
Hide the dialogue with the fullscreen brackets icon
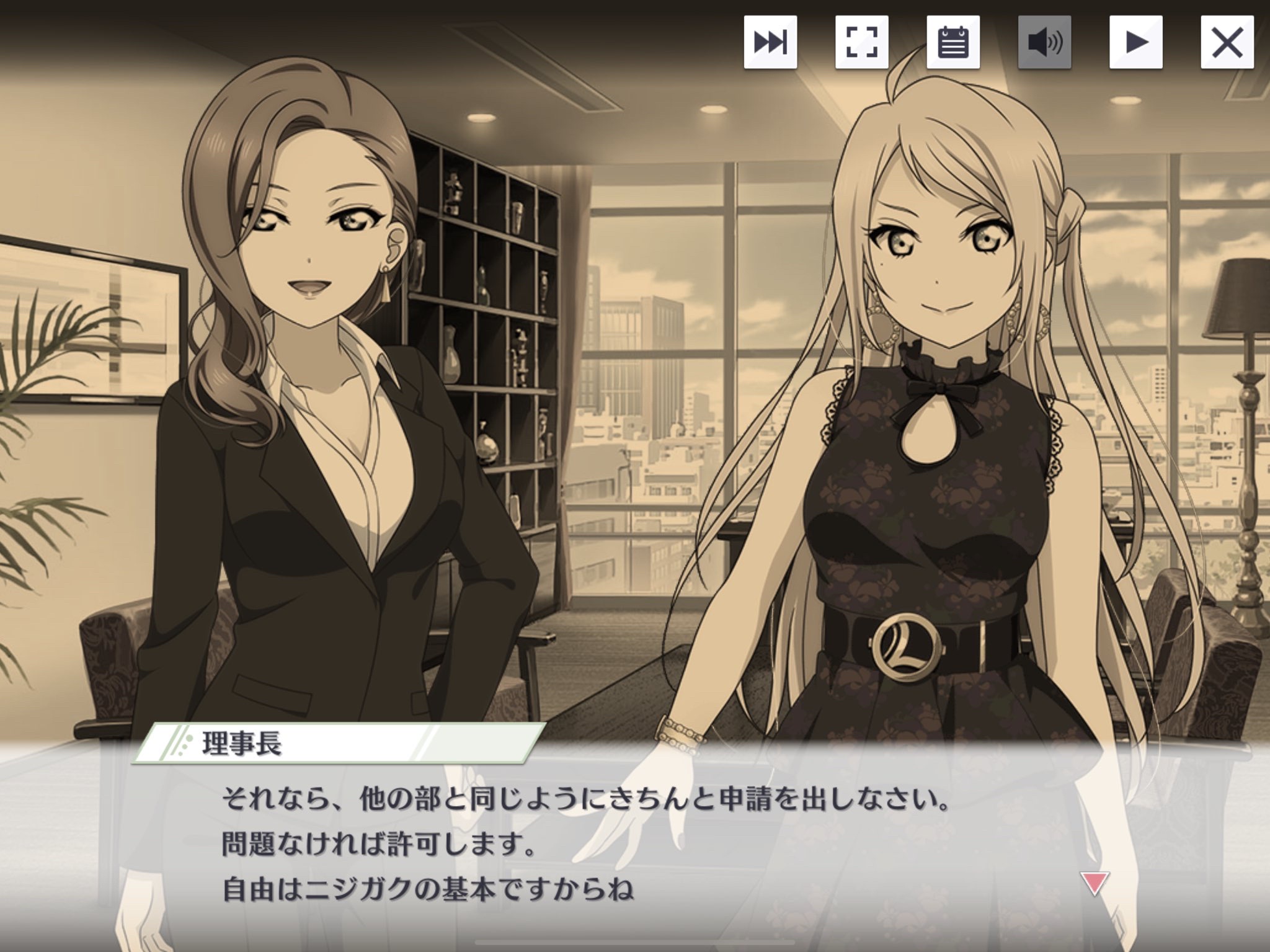pos(861,42)
